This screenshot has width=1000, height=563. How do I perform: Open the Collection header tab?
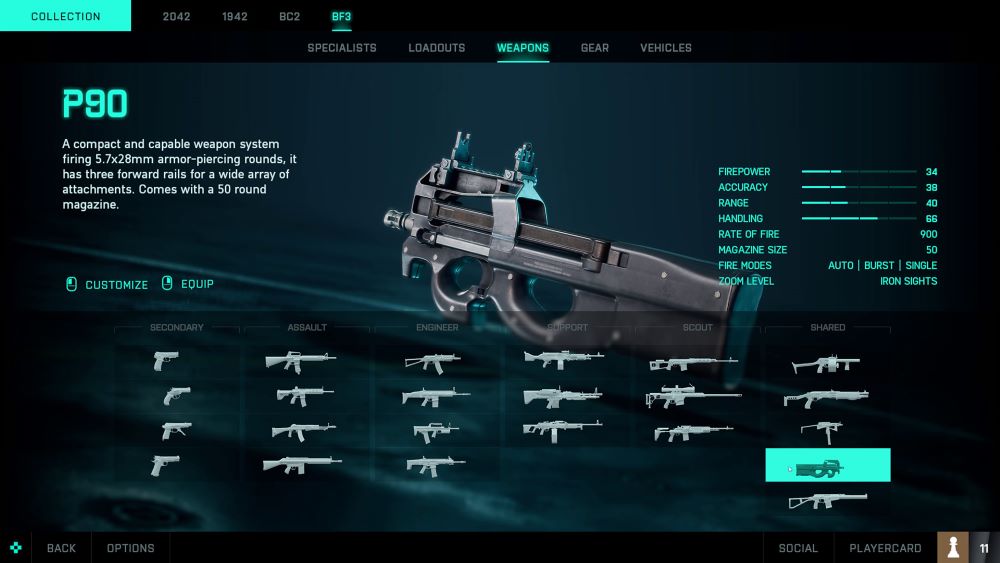click(x=65, y=16)
